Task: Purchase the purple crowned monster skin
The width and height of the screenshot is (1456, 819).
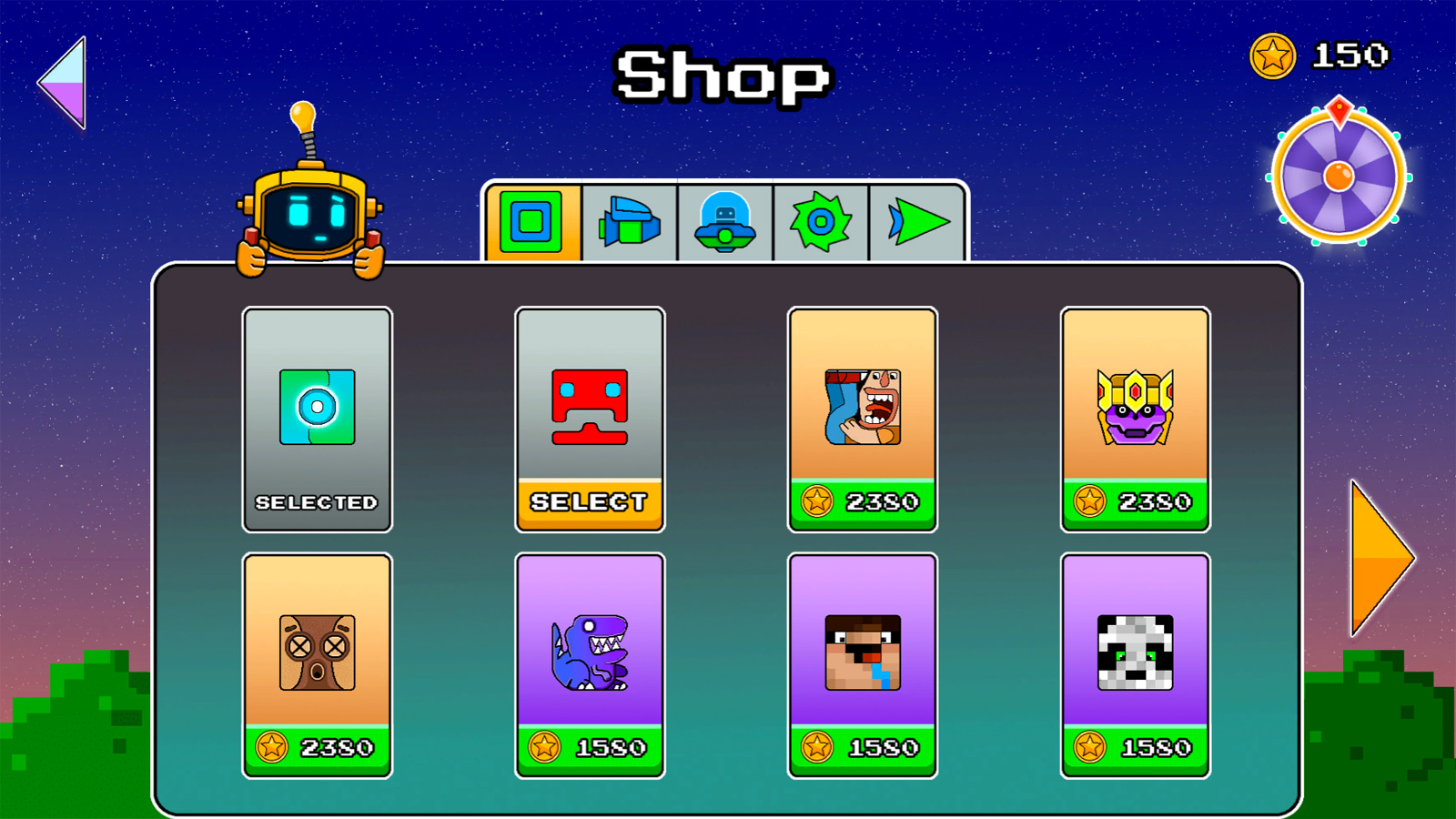Action: tap(1135, 500)
